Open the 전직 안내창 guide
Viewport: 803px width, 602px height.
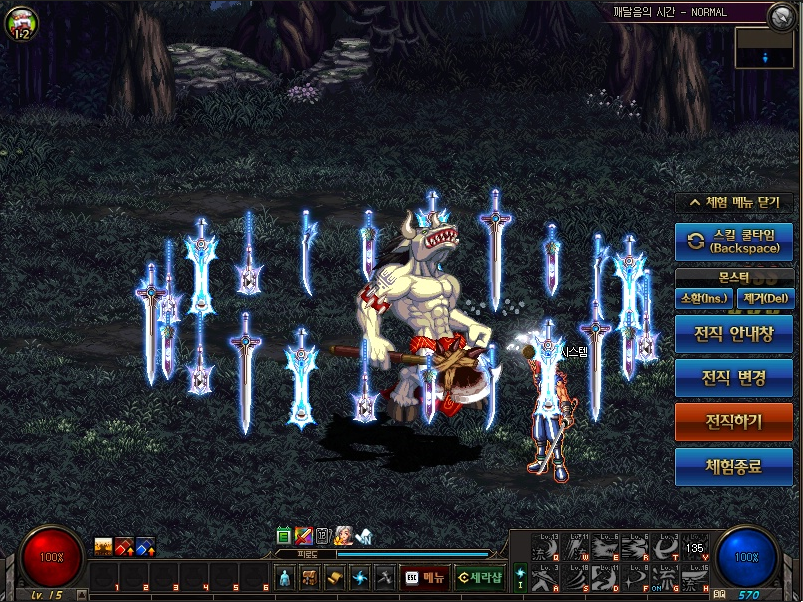(x=734, y=334)
